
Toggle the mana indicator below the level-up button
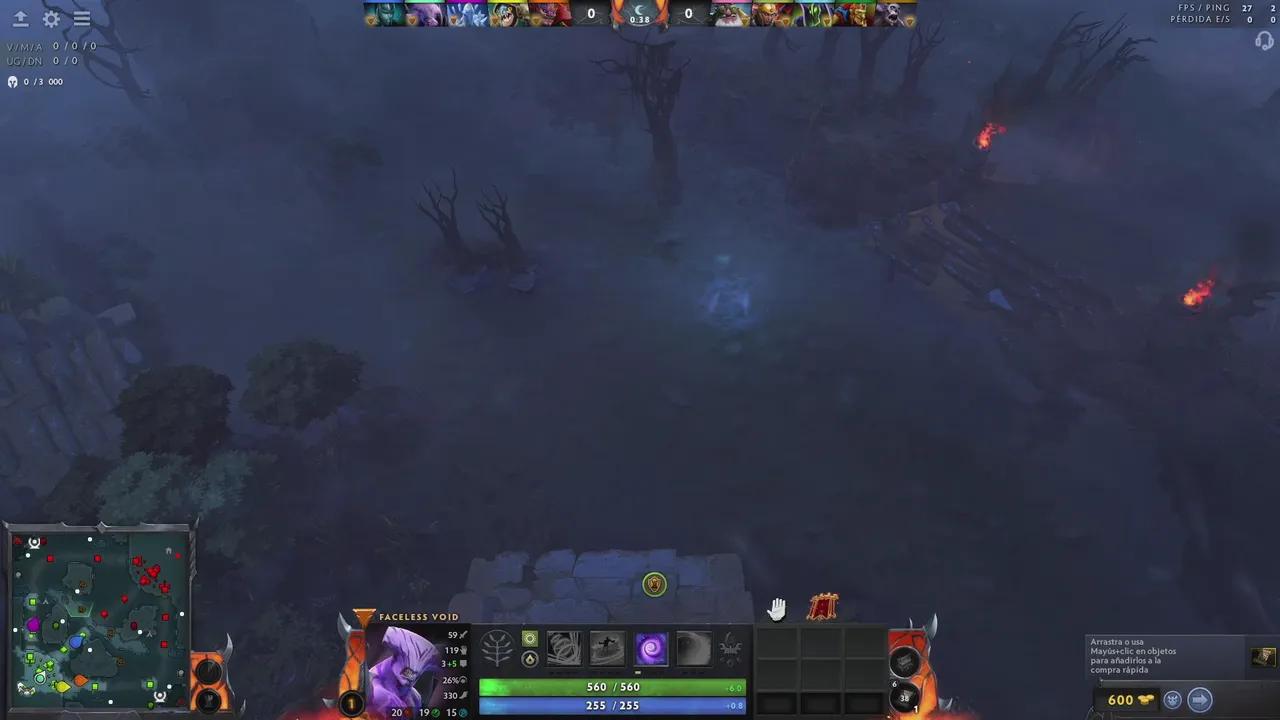pos(529,659)
